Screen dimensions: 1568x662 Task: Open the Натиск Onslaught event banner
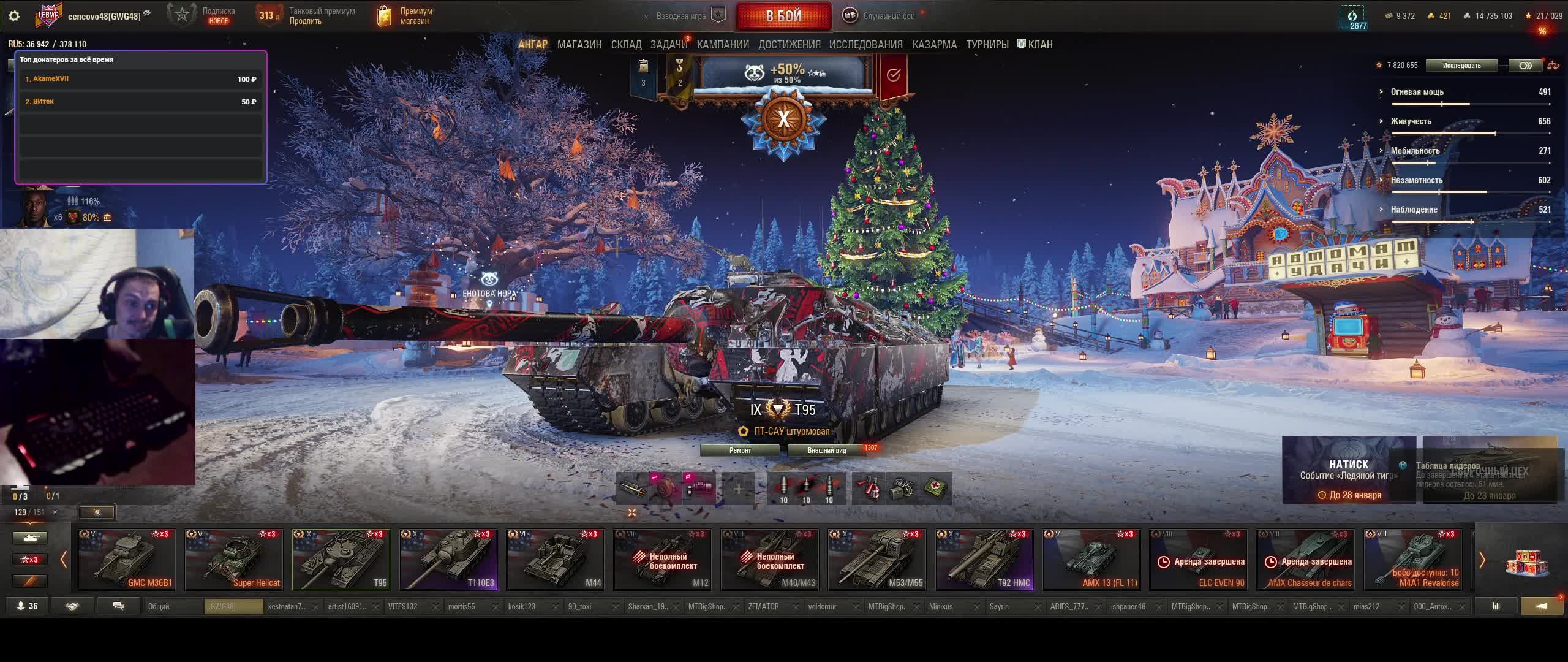(x=1349, y=470)
